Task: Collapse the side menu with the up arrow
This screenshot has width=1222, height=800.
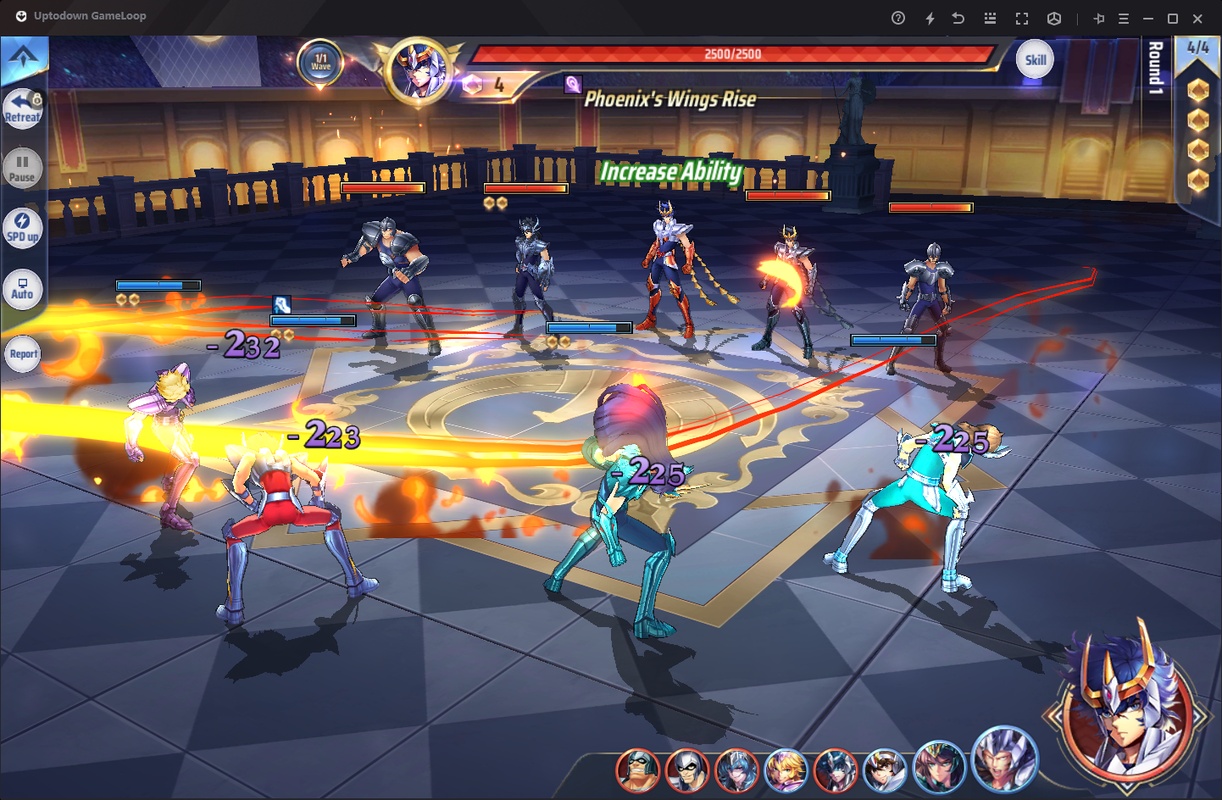Action: [x=22, y=58]
